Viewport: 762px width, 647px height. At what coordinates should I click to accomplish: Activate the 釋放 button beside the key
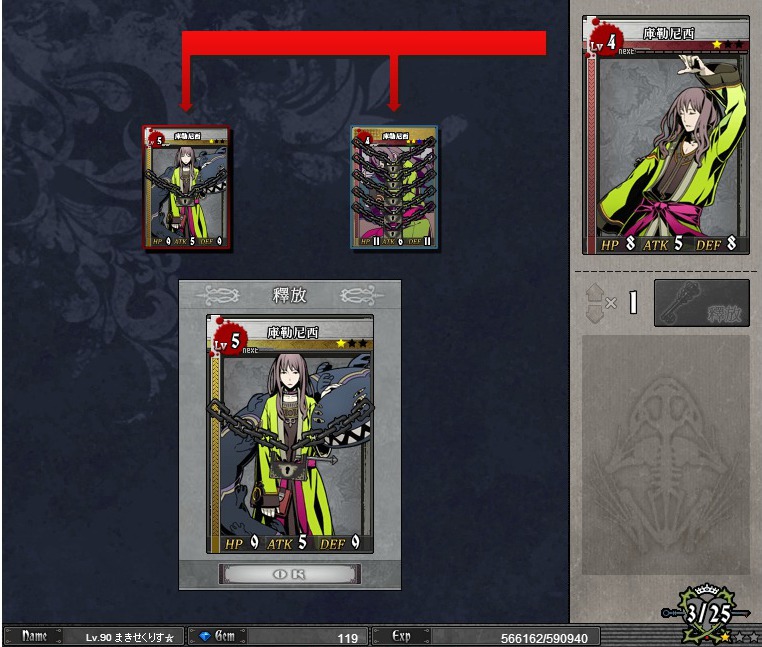pos(701,303)
